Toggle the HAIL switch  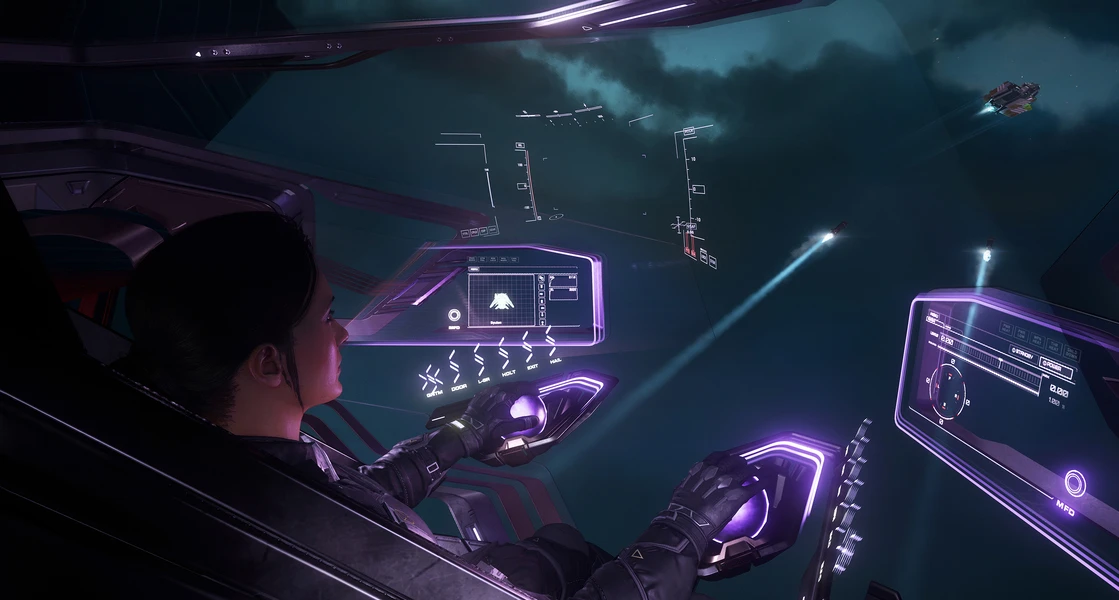pos(554,348)
